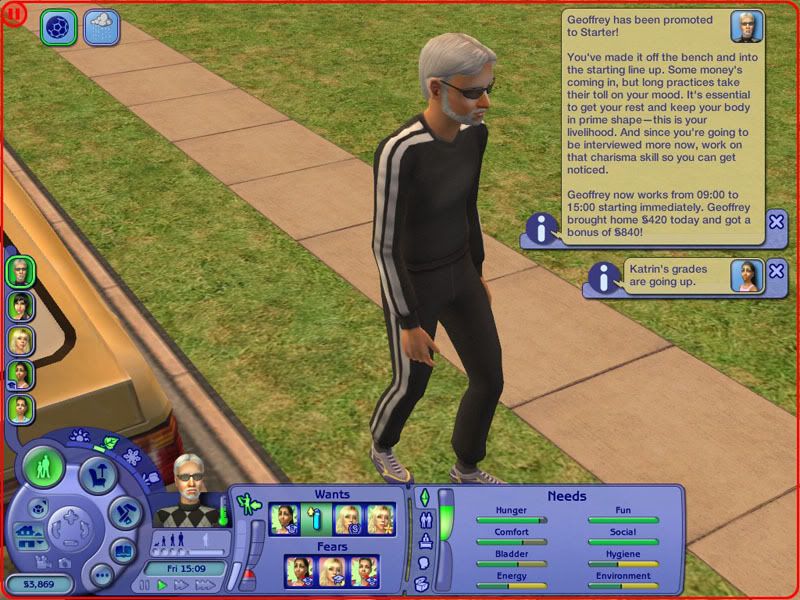Open the Career panel tab

point(424,541)
